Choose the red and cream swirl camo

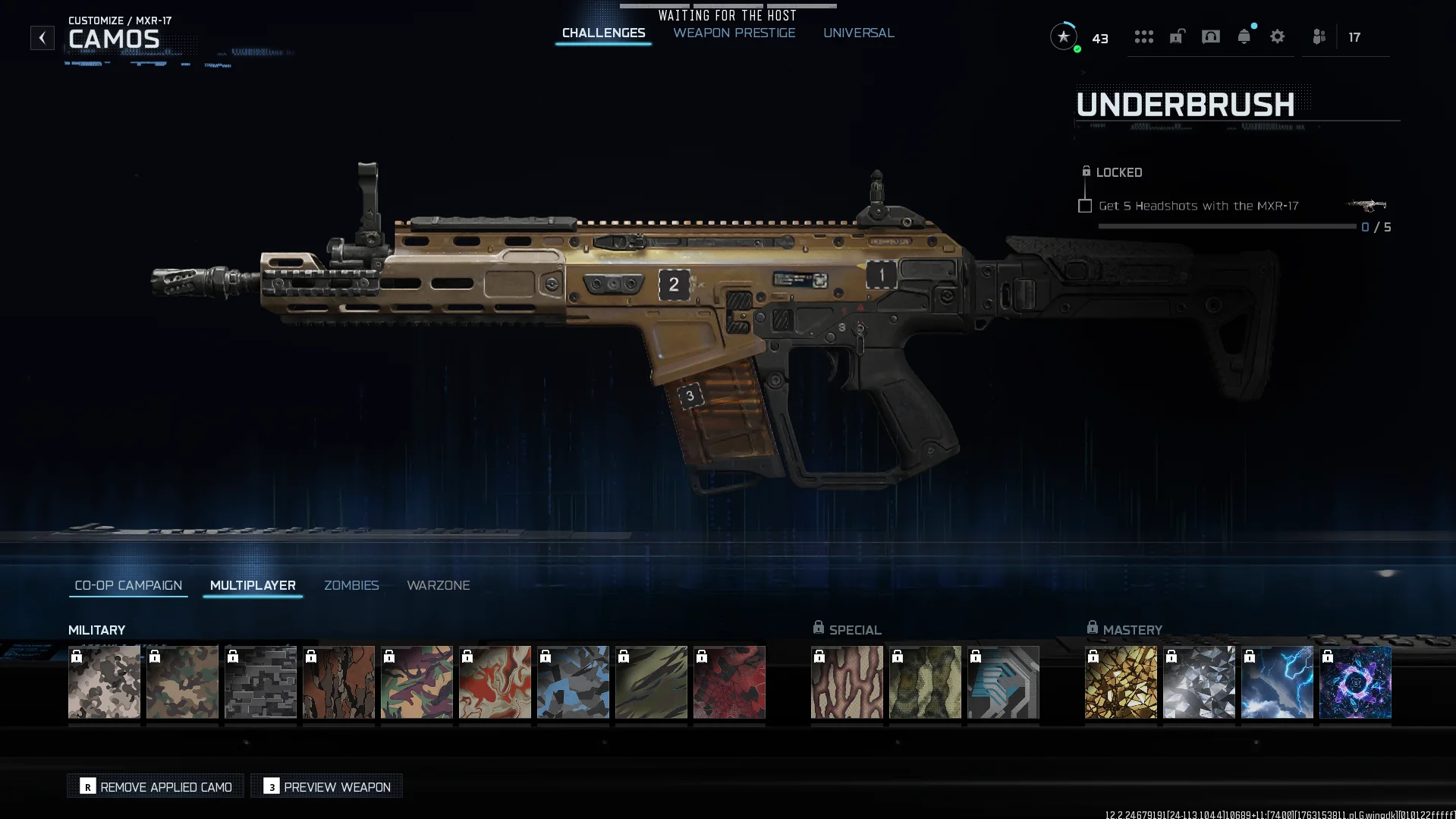[495, 682]
